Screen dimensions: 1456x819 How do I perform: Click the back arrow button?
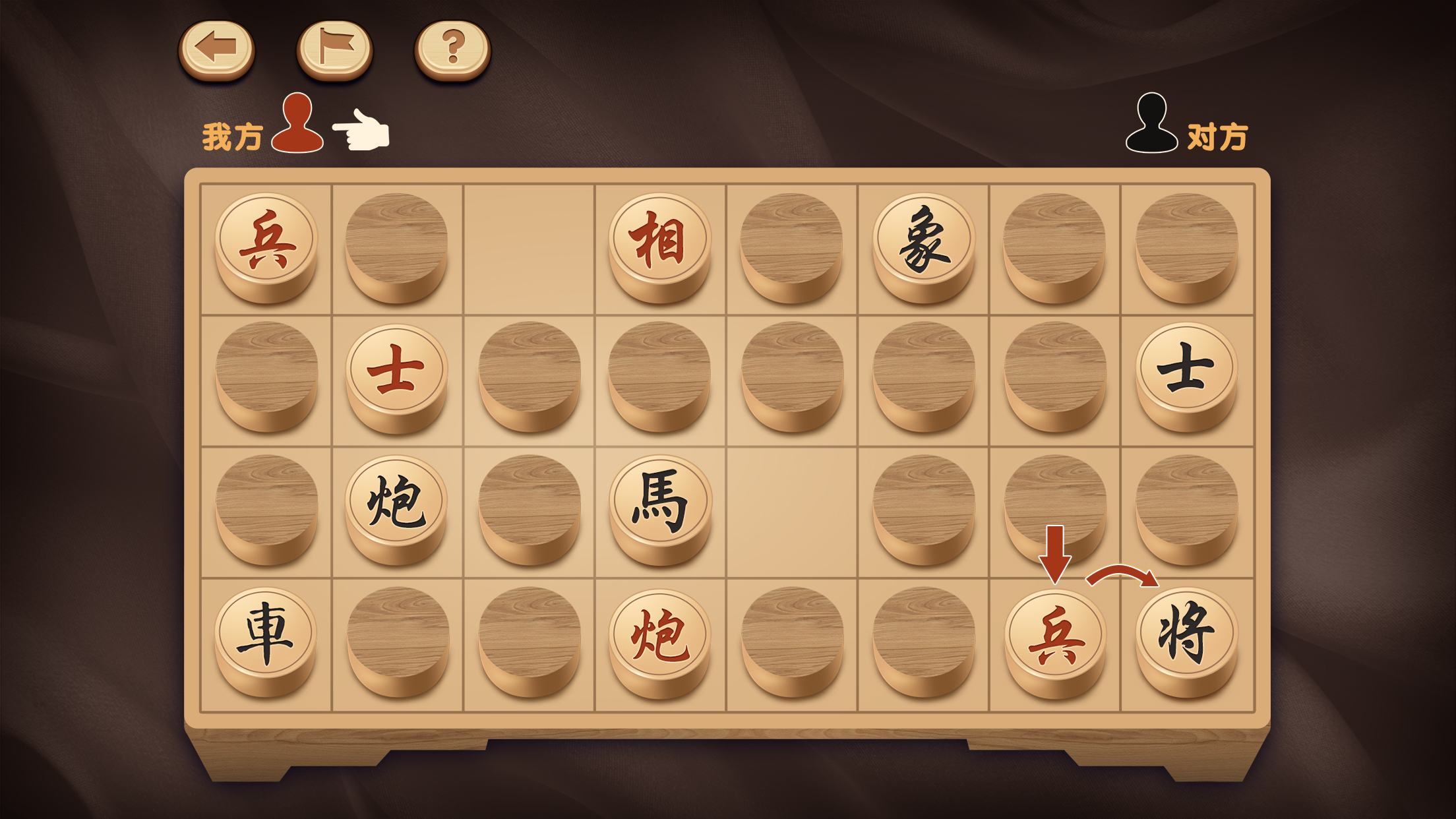point(216,48)
